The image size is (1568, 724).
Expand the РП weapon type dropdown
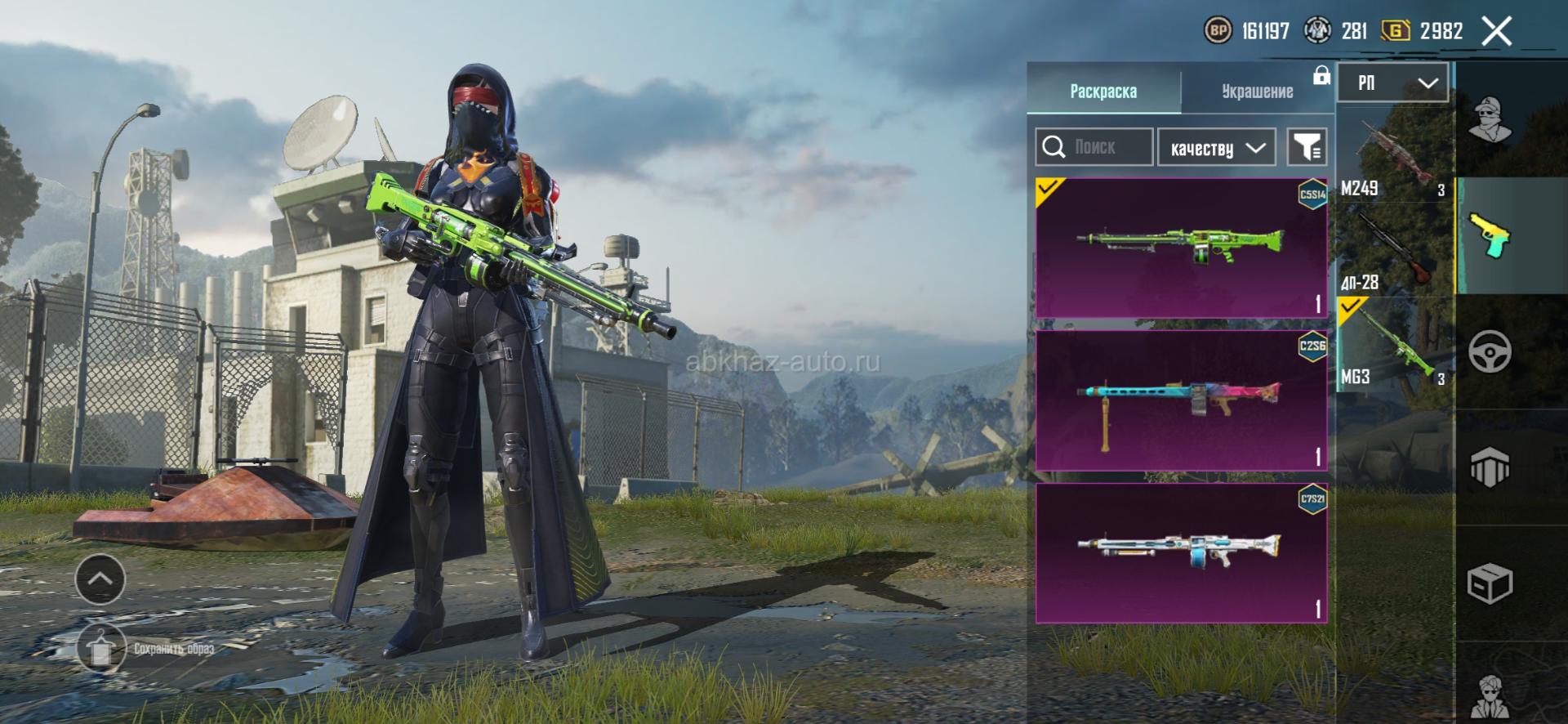pyautogui.click(x=1393, y=83)
